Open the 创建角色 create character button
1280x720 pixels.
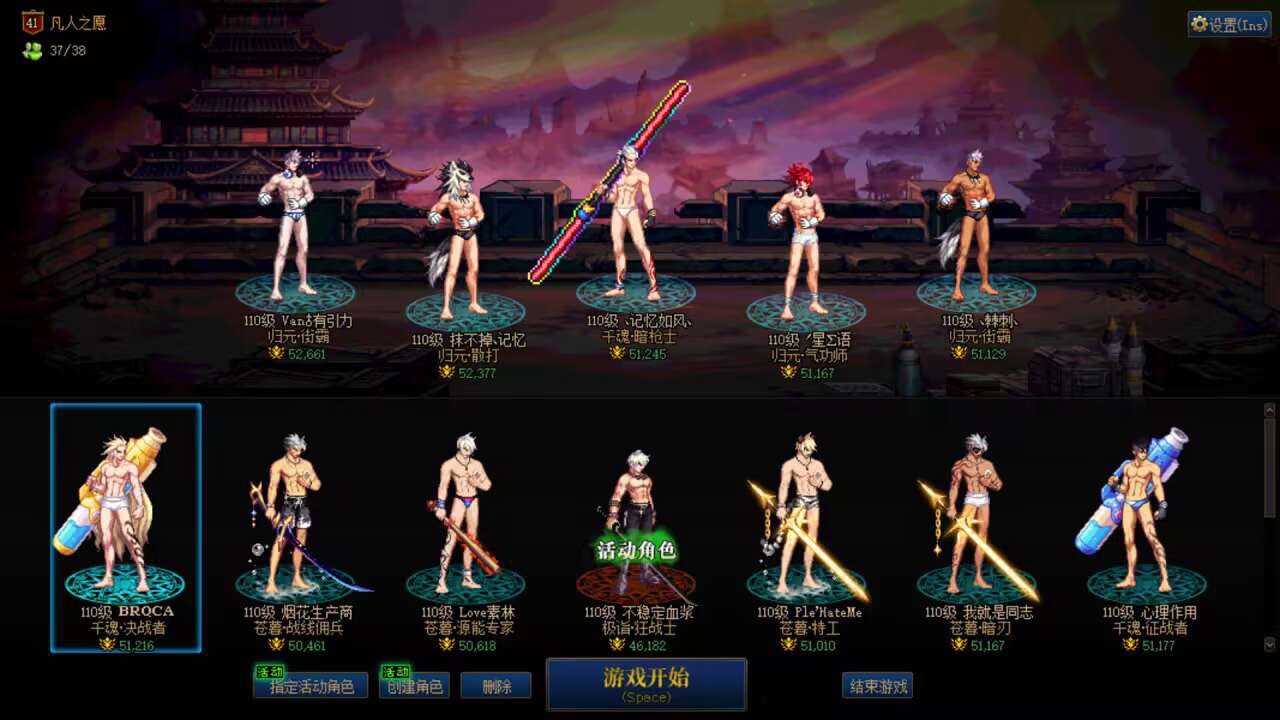pos(414,686)
